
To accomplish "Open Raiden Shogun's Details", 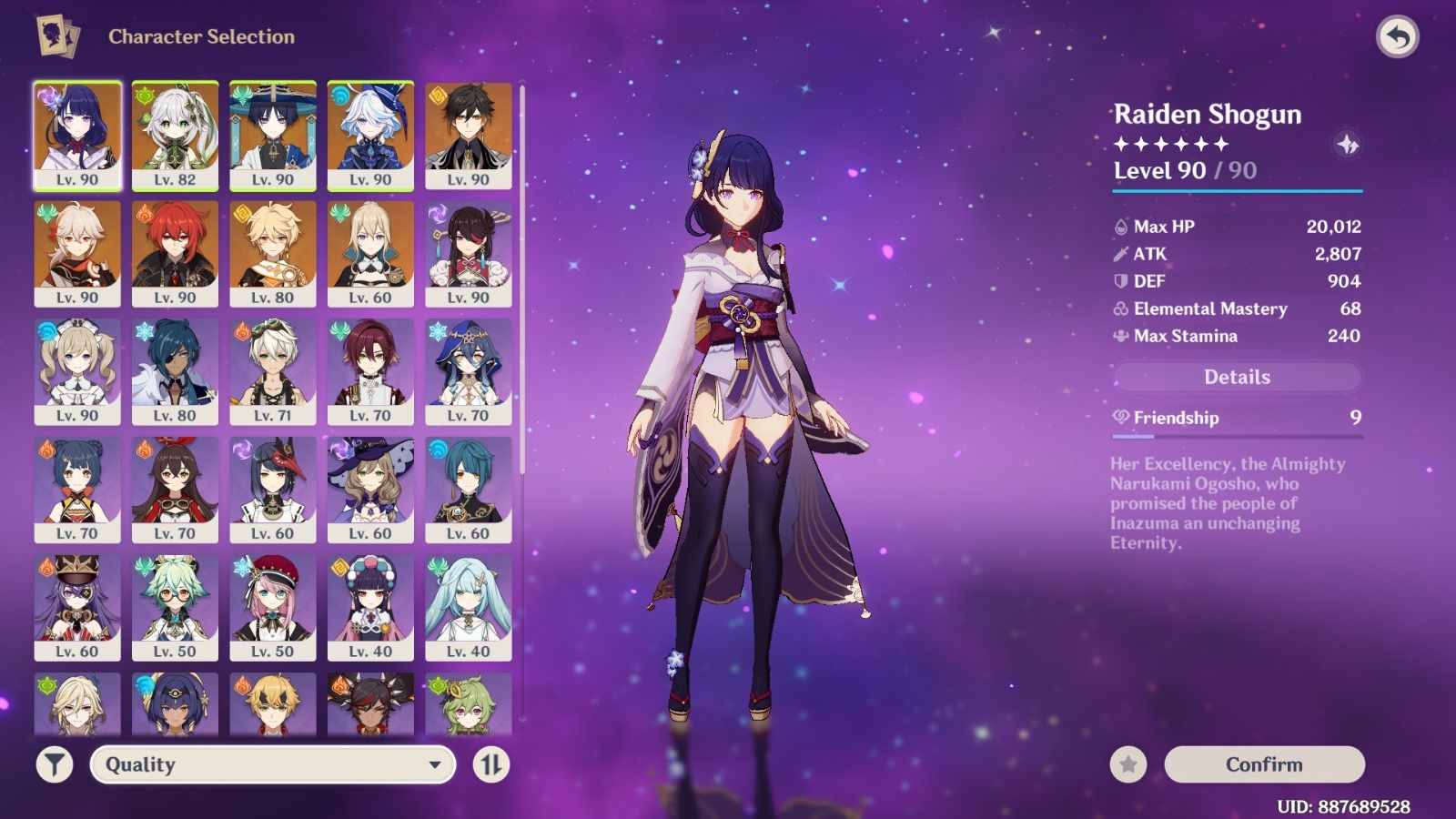I will [x=1238, y=376].
